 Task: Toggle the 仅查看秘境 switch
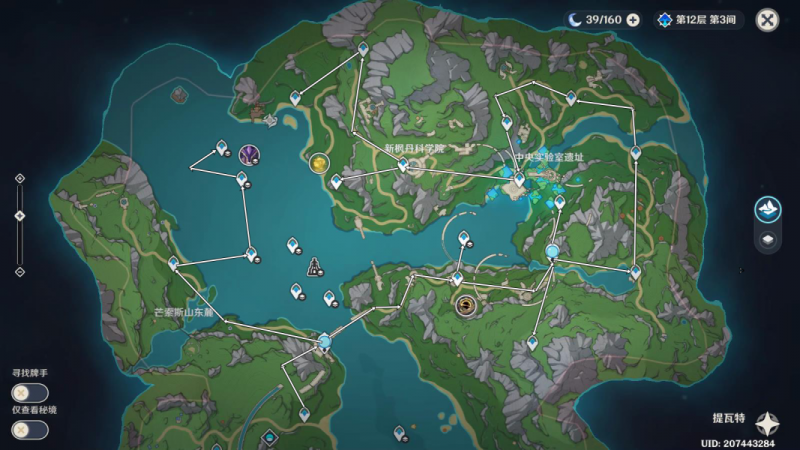[x=28, y=429]
